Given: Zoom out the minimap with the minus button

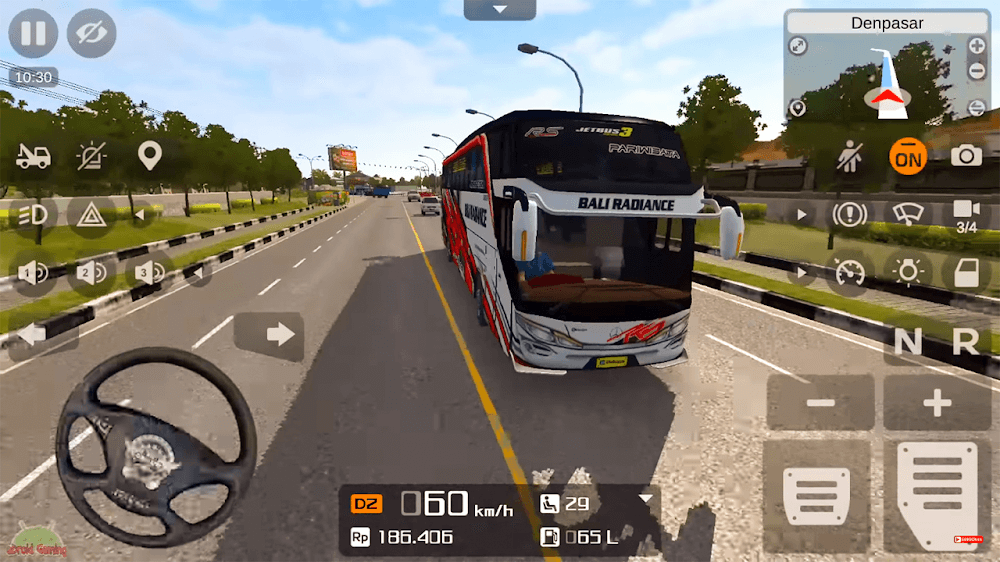Looking at the screenshot, I should click(x=976, y=72).
